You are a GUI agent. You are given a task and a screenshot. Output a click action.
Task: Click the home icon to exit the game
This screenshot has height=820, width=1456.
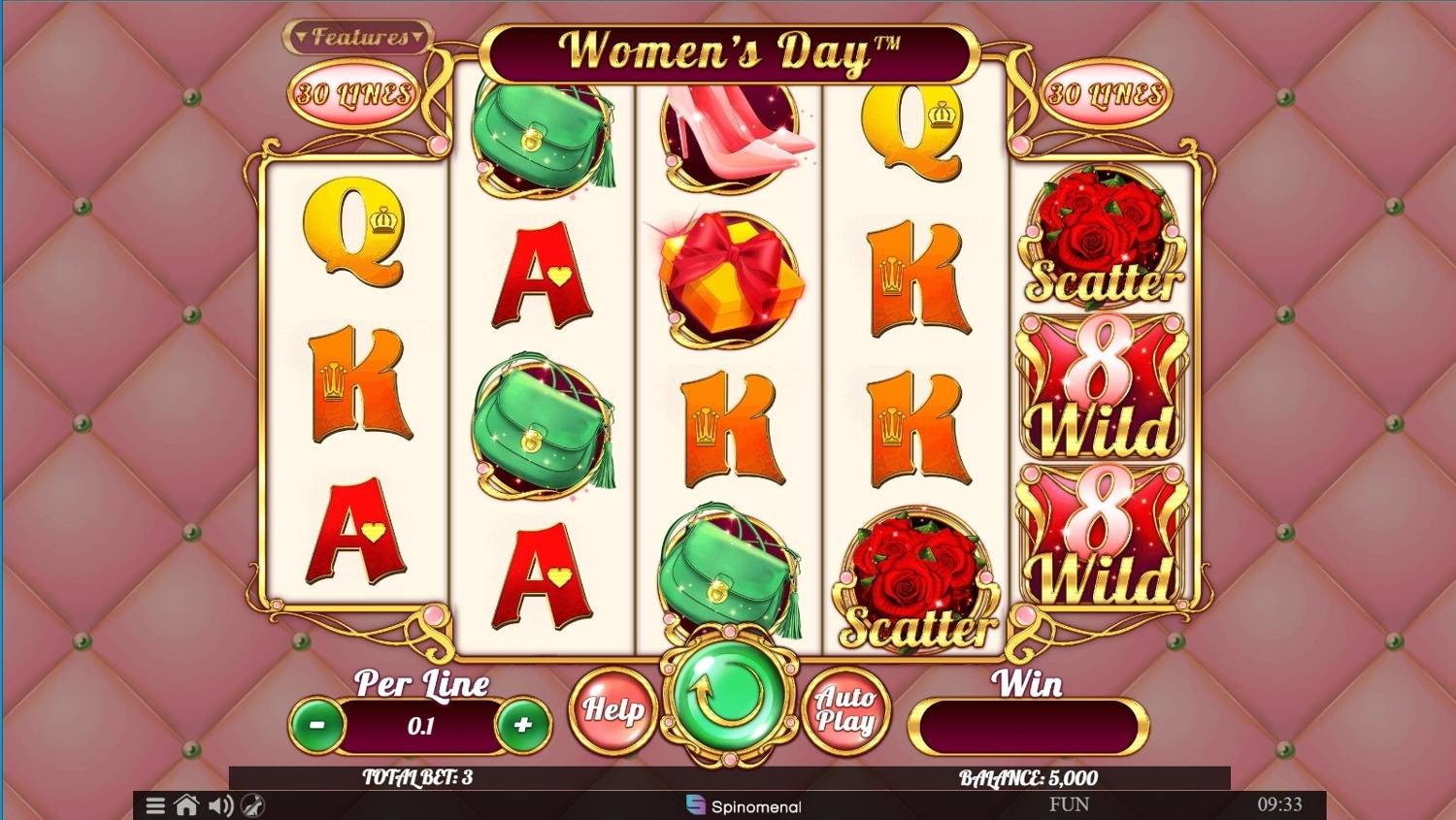click(x=186, y=805)
